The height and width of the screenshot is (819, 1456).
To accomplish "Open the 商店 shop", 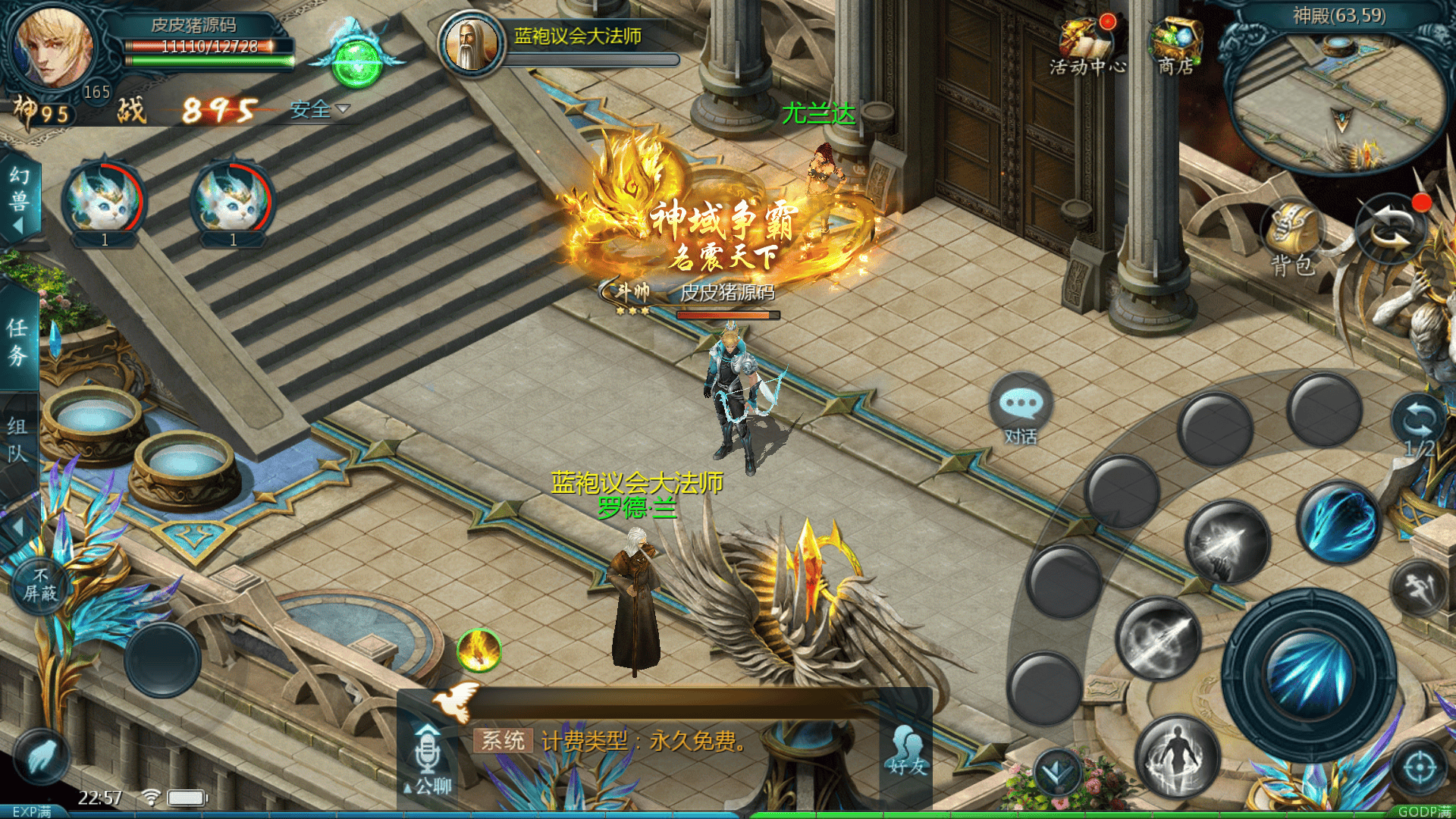I will (1175, 47).
